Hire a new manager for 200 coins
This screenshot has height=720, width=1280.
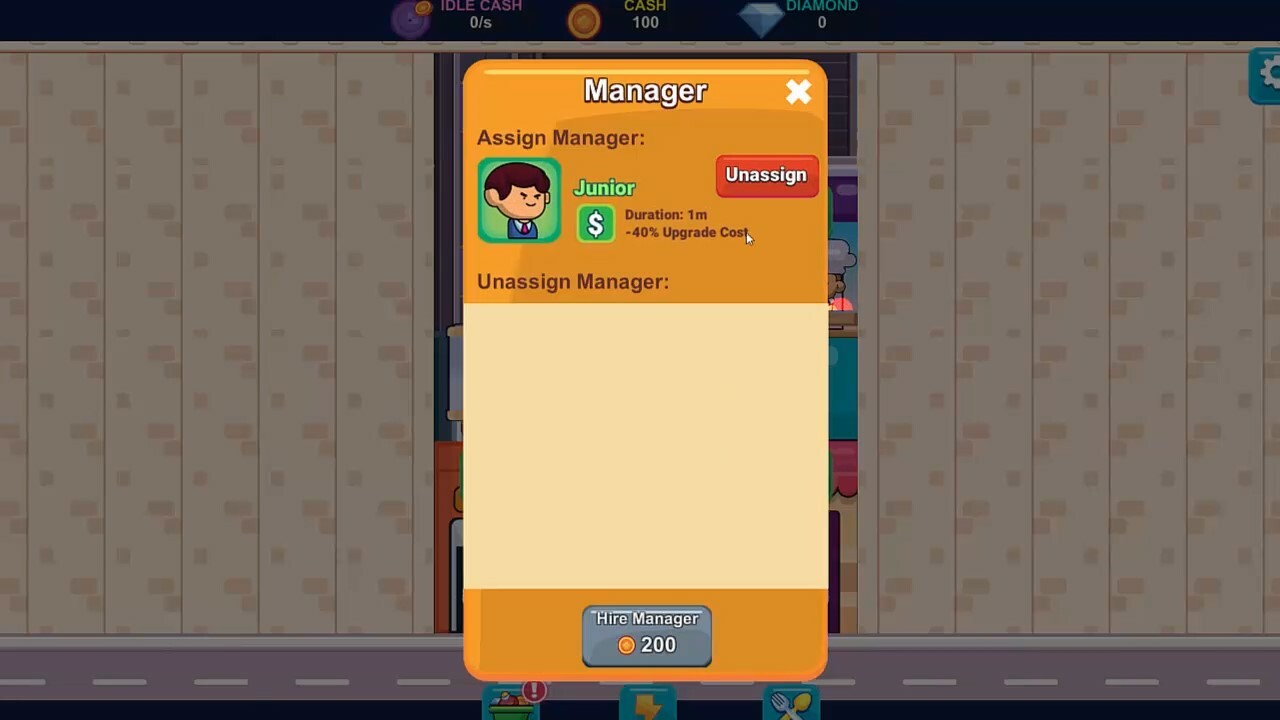pos(647,634)
